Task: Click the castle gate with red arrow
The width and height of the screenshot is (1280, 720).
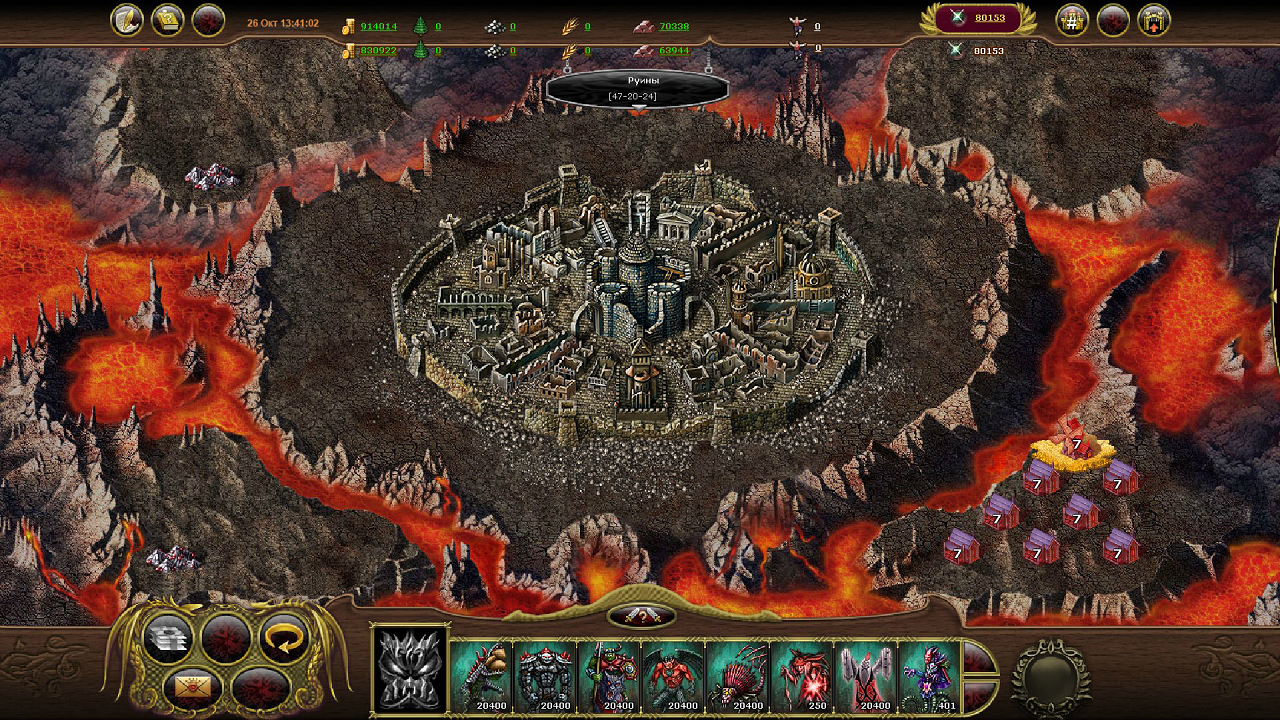Action: pos(1154,20)
